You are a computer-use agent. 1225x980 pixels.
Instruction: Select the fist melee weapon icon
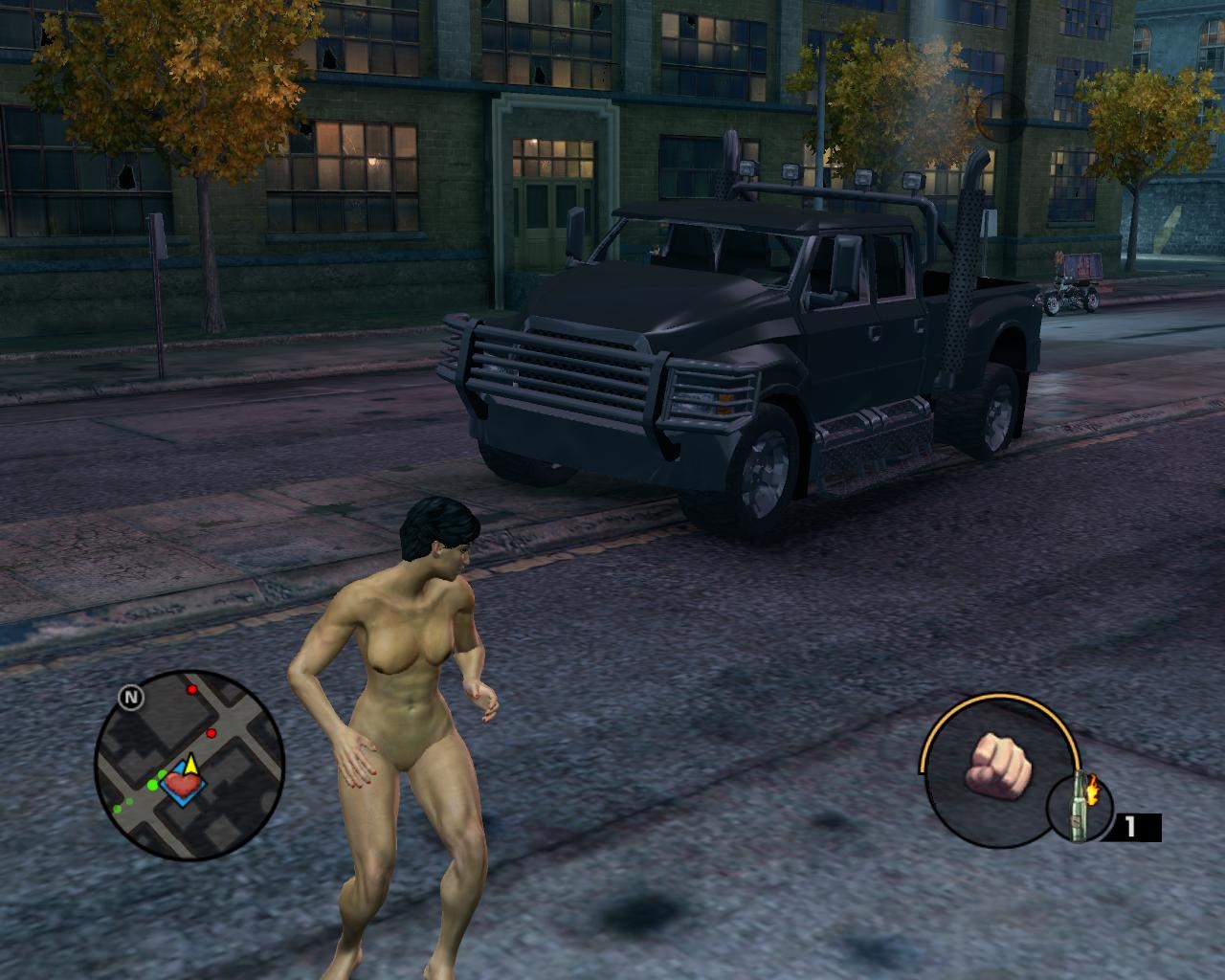point(996,766)
